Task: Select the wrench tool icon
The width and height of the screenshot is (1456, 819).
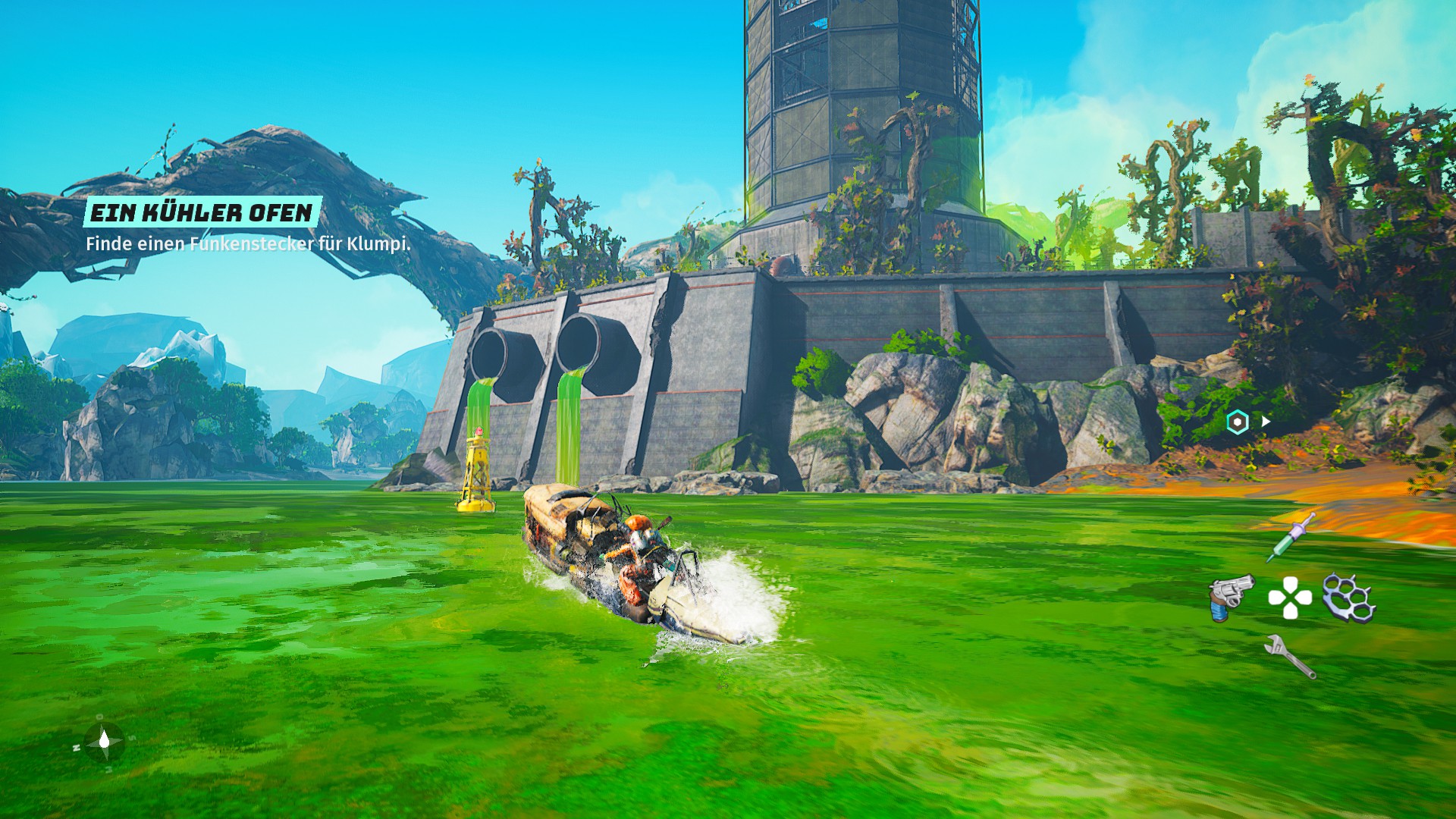Action: 1290,656
